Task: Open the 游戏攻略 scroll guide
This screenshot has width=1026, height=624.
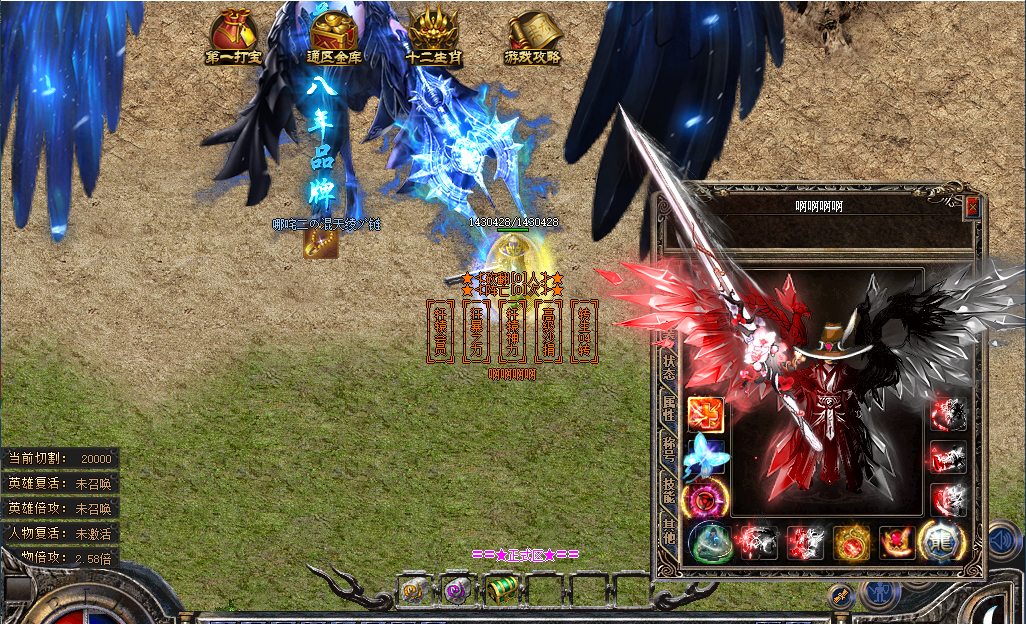Action: click(533, 38)
